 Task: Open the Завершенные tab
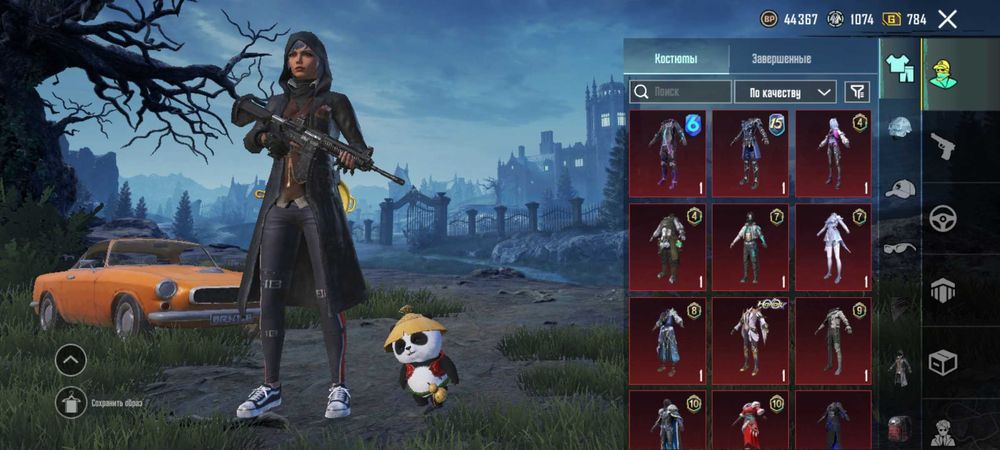pos(781,59)
